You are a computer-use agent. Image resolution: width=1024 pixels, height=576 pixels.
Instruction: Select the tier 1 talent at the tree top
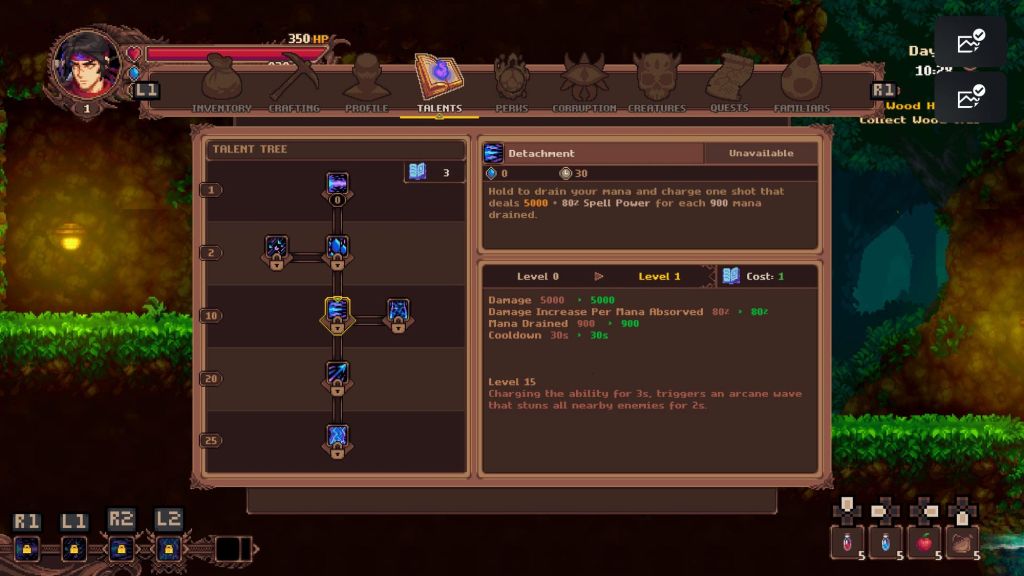pos(337,186)
